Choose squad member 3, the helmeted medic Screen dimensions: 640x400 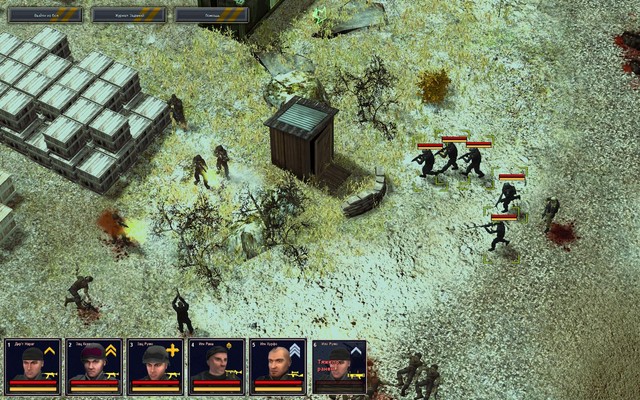(155, 366)
